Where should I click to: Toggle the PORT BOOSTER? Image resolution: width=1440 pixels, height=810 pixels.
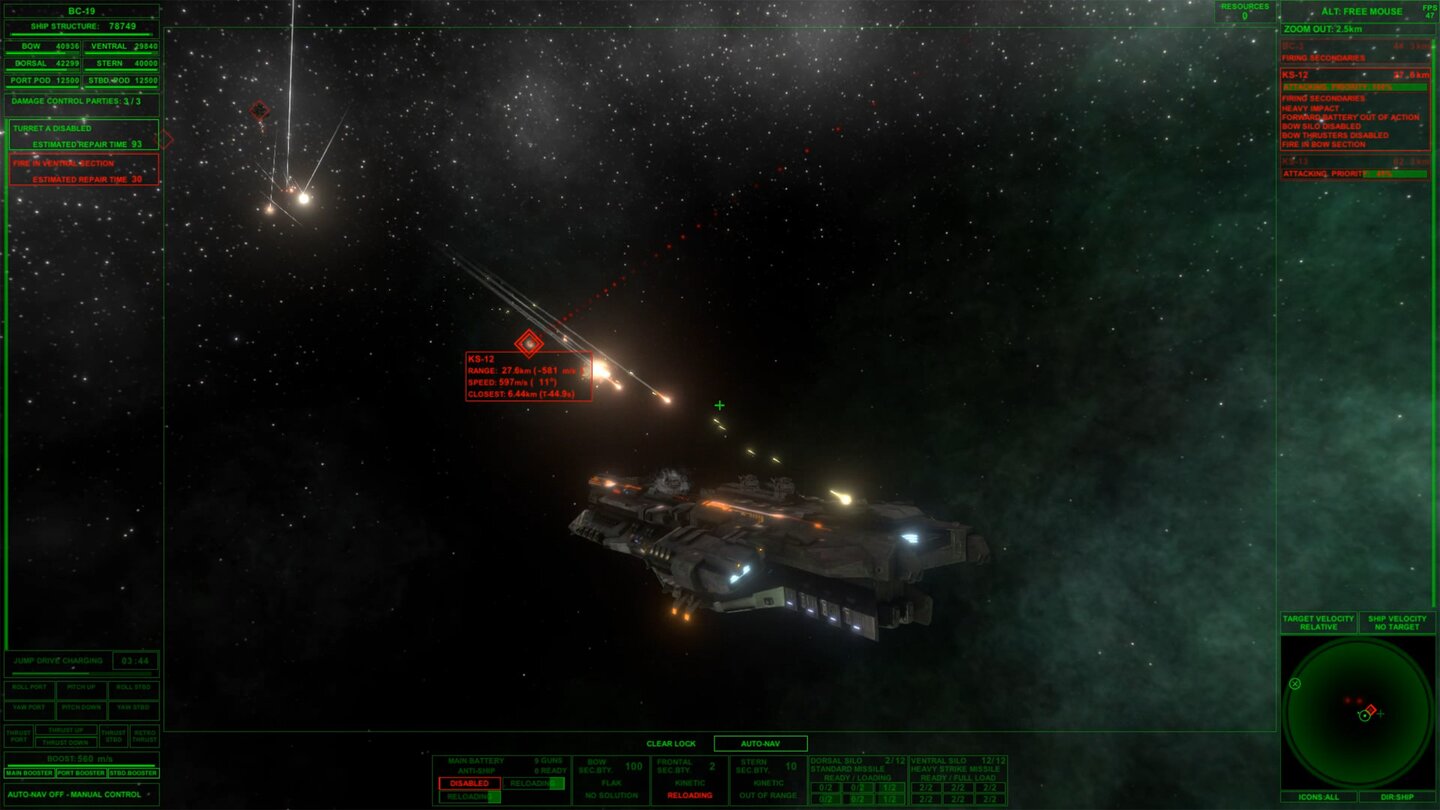pos(82,772)
